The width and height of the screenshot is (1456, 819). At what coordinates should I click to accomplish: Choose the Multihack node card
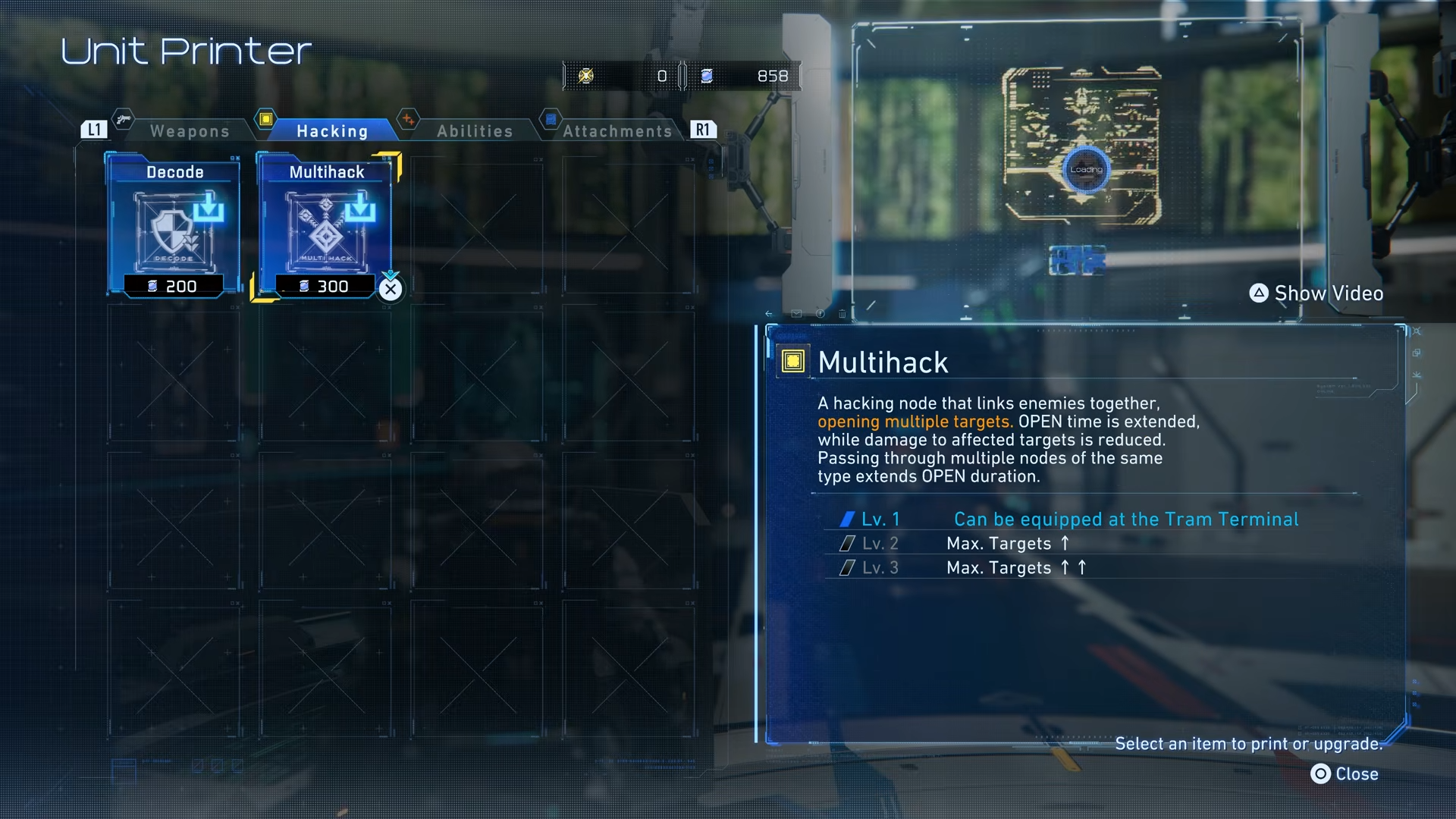(326, 227)
